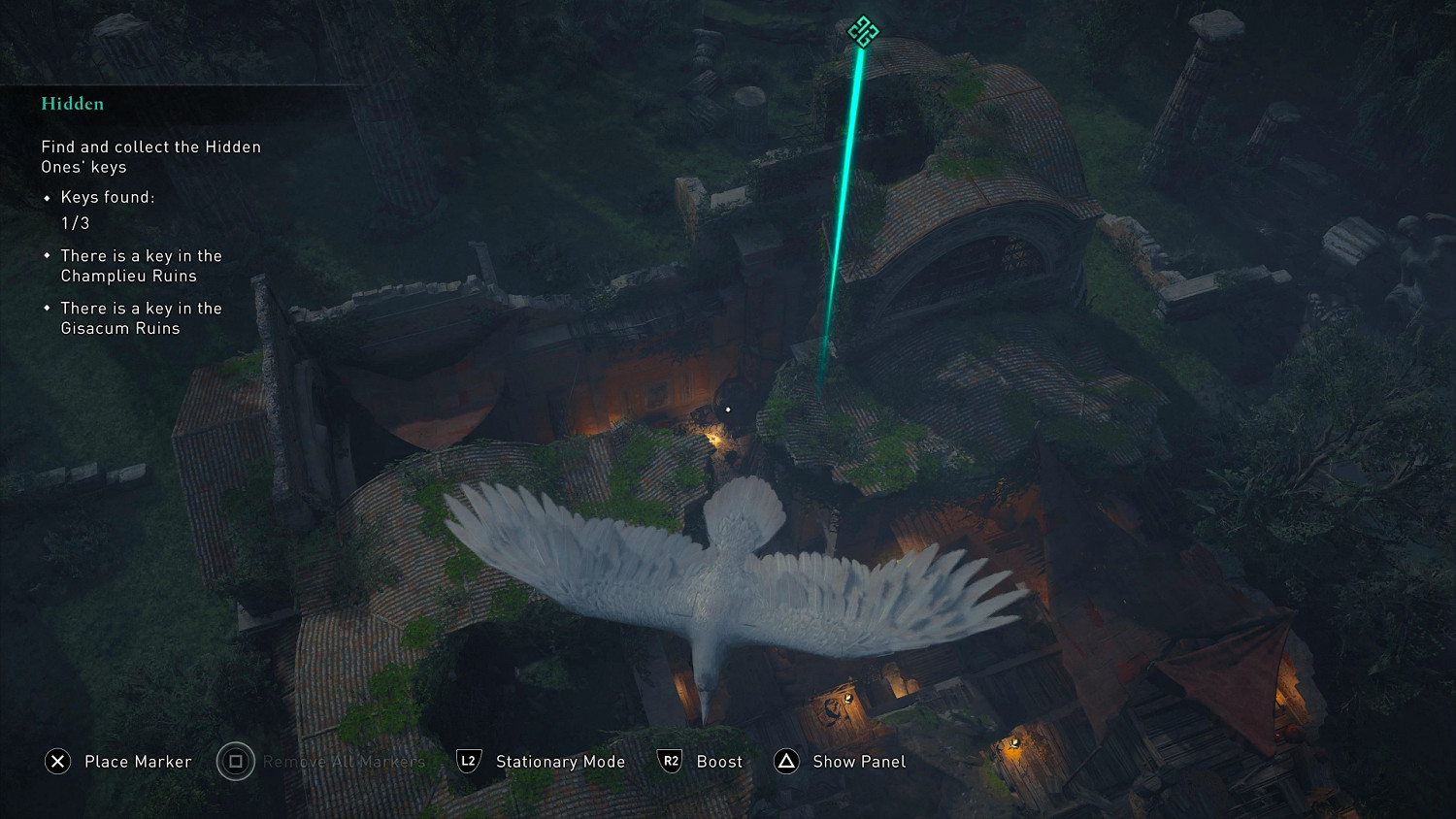The width and height of the screenshot is (1456, 819).
Task: Choose the Gisacum Ruins key objective
Action: click(x=141, y=318)
